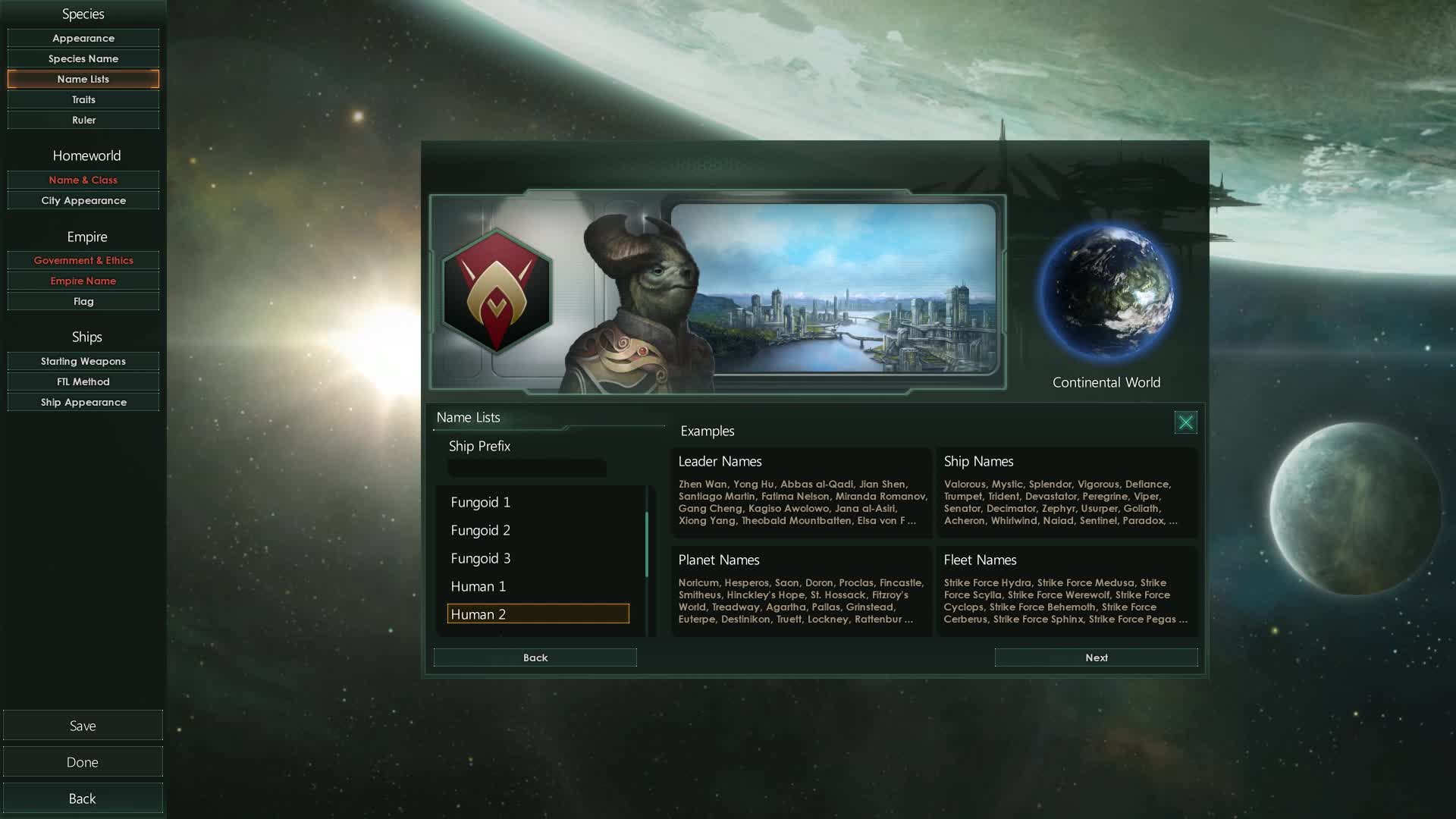Click Next to continue empire setup
This screenshot has width=1456, height=819.
tap(1096, 657)
